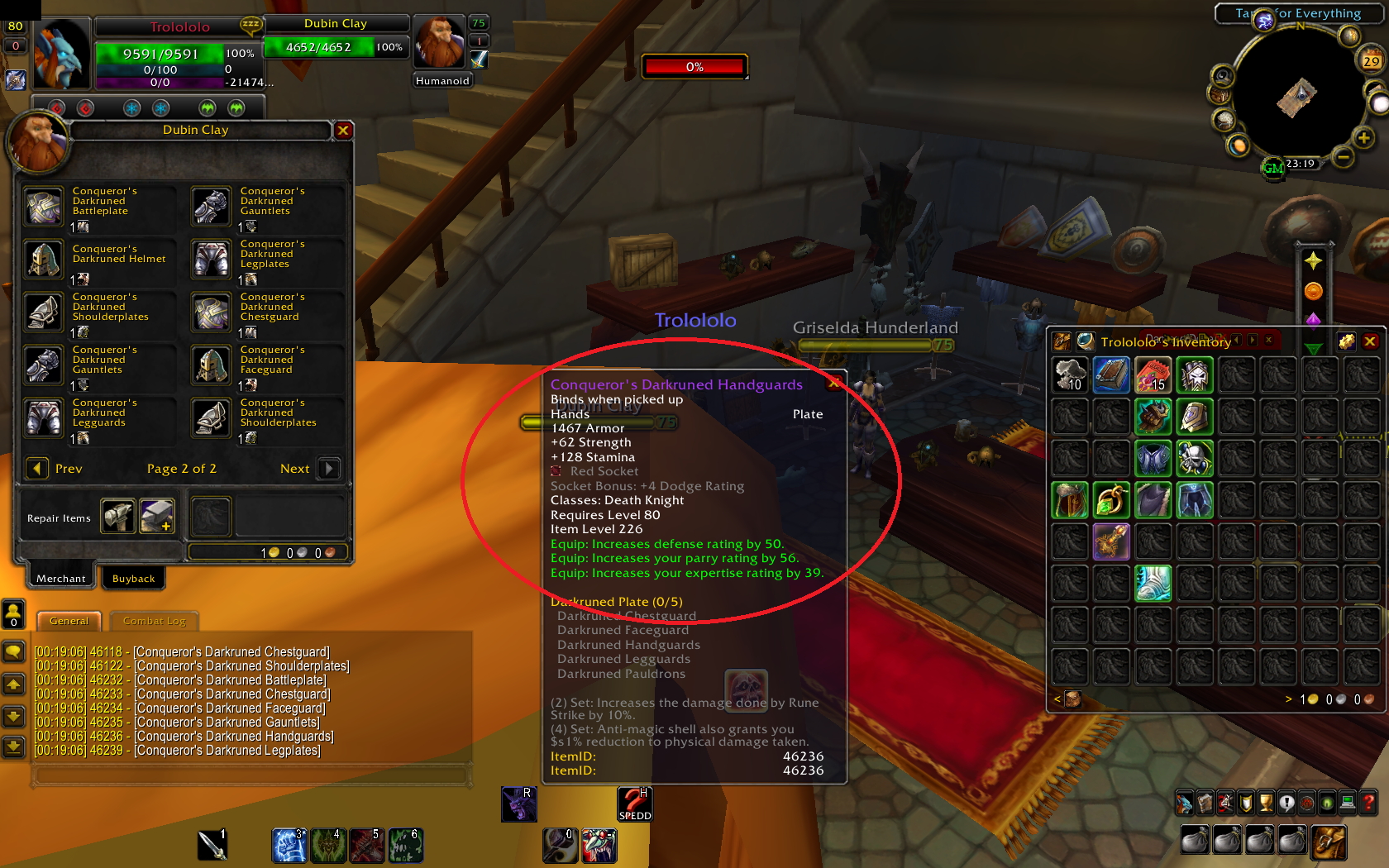Open the Main Menu computer icon

(x=1348, y=803)
